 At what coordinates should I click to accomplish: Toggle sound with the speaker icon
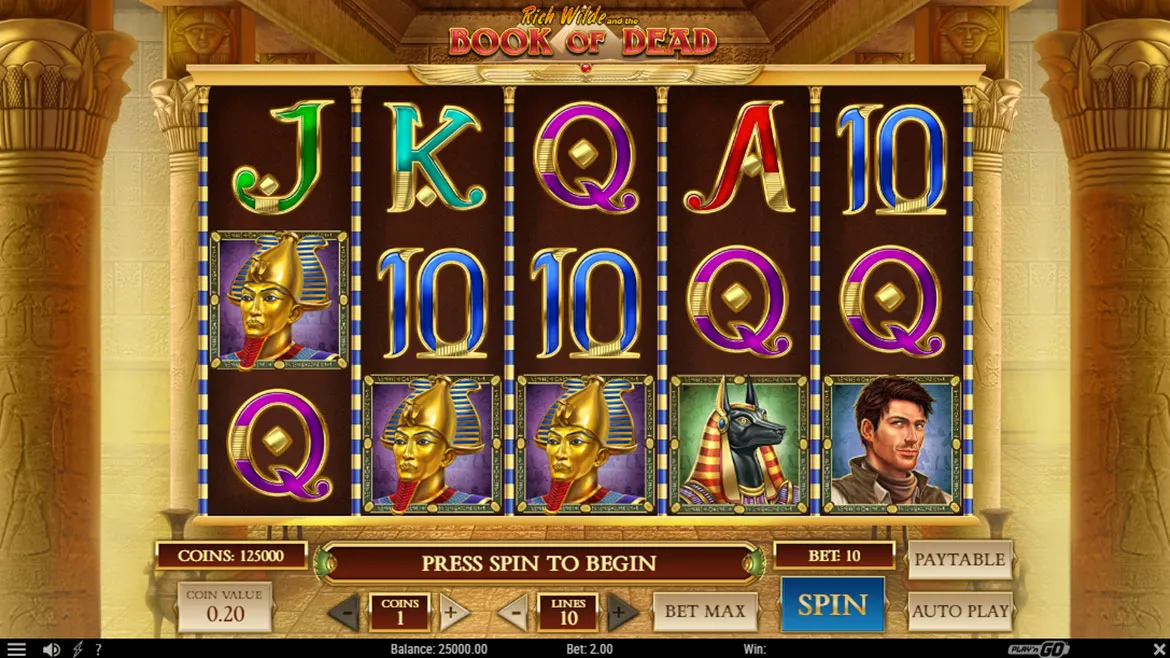[52, 650]
